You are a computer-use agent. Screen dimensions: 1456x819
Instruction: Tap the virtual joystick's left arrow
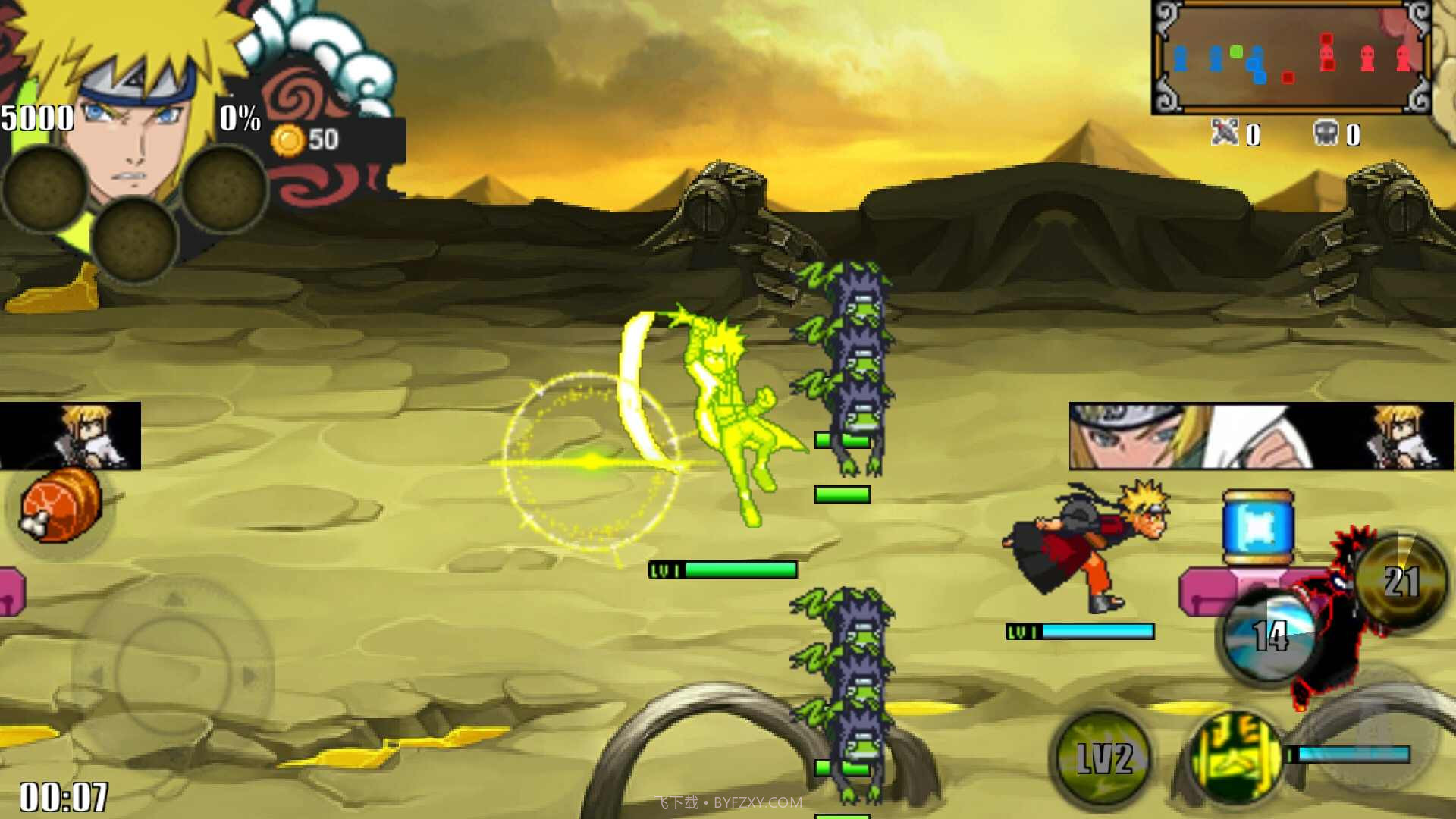point(96,675)
